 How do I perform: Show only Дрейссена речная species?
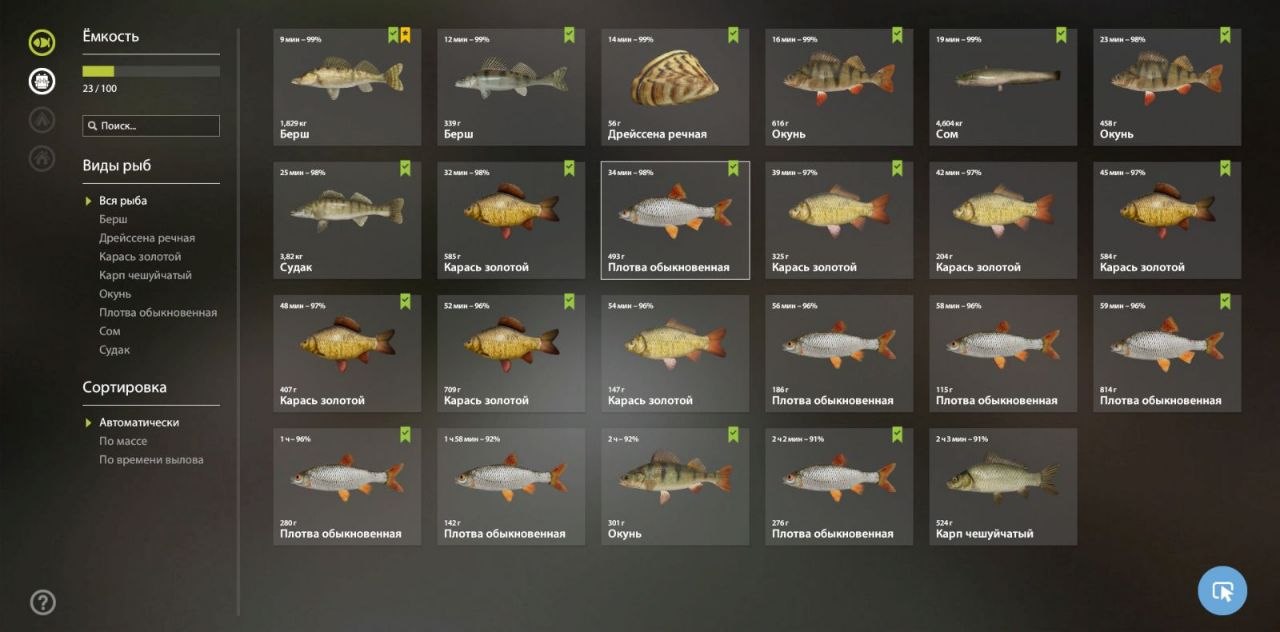pos(147,238)
